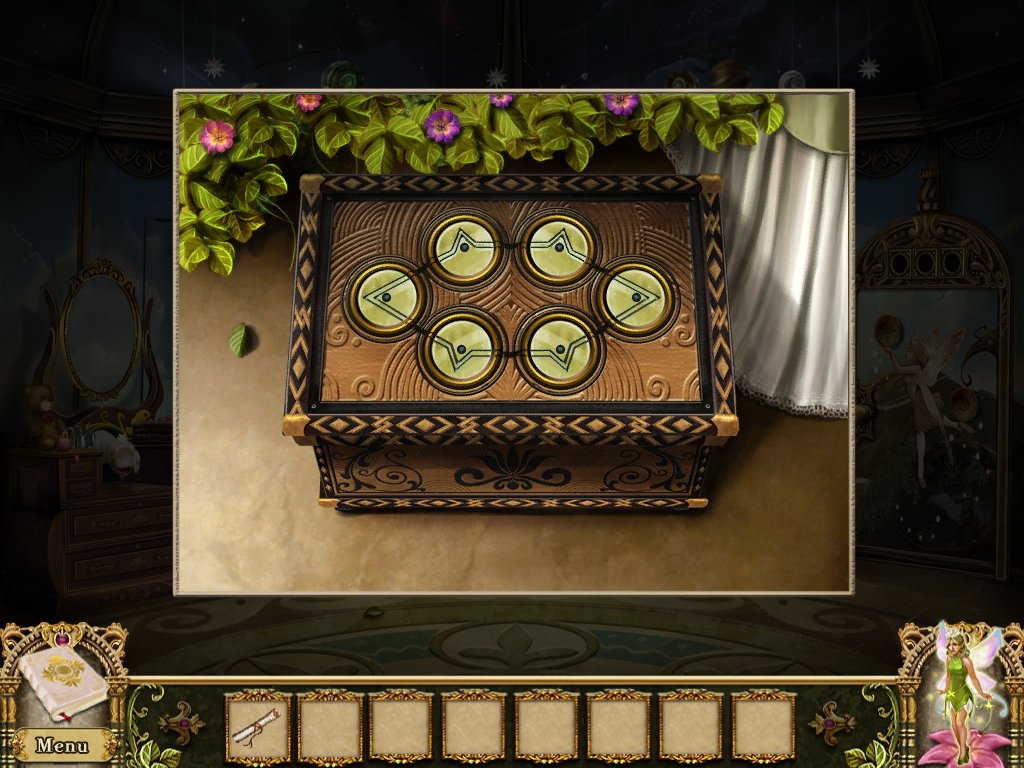
Task: Open the Menu button
Action: (62, 744)
